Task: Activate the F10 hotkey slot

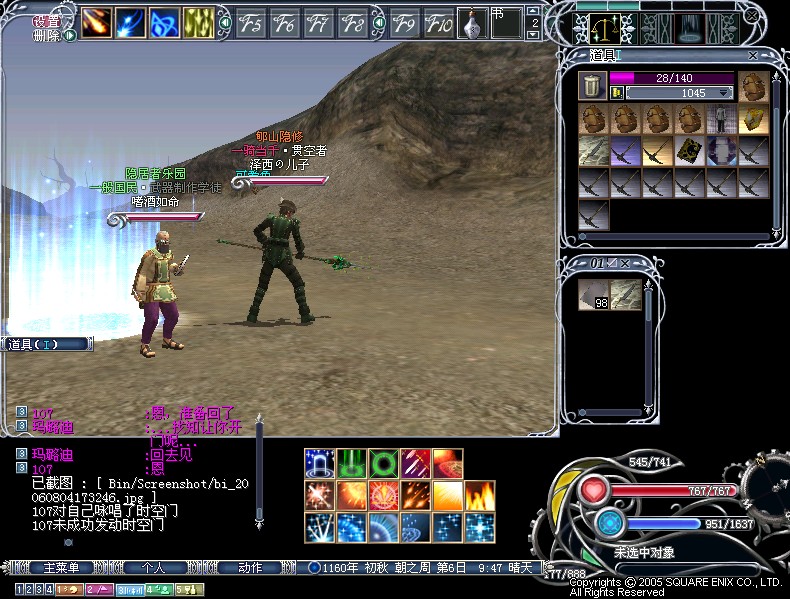Action: coord(438,22)
